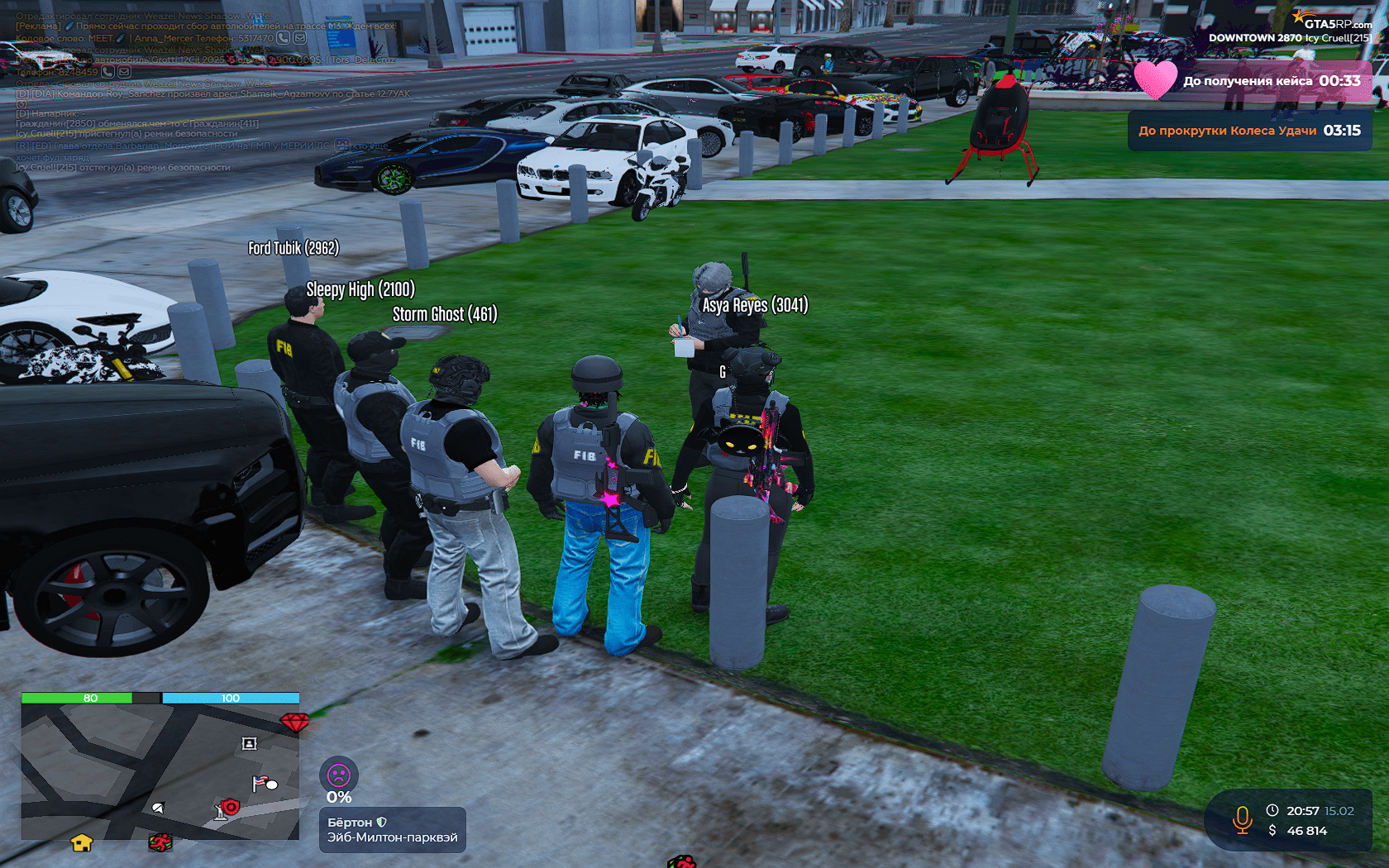This screenshot has width=1389, height=868.
Task: Click the sad face mood indicator
Action: tap(339, 775)
